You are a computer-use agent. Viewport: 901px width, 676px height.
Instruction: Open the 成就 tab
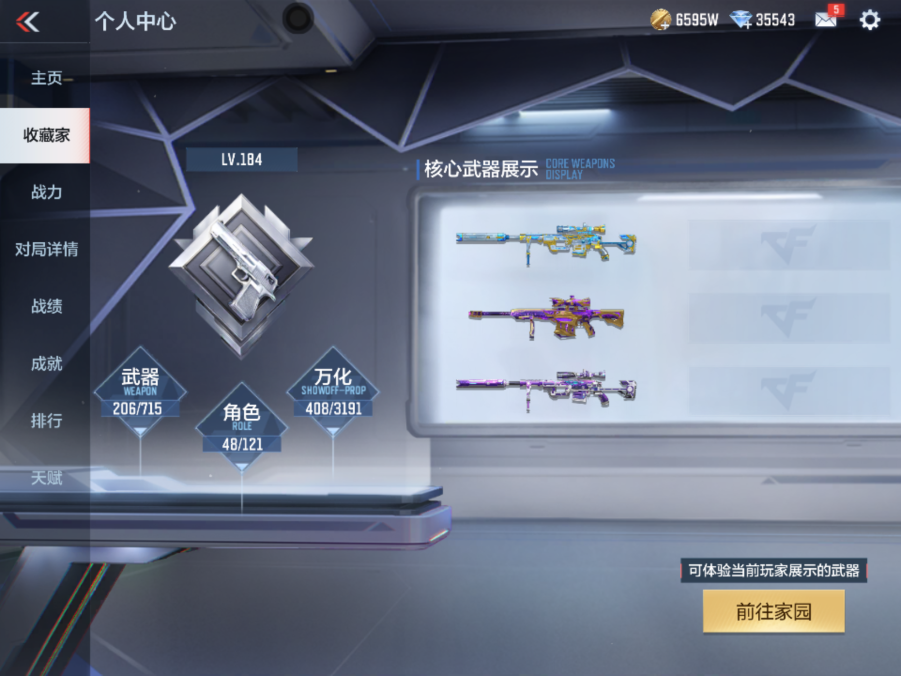coord(46,363)
